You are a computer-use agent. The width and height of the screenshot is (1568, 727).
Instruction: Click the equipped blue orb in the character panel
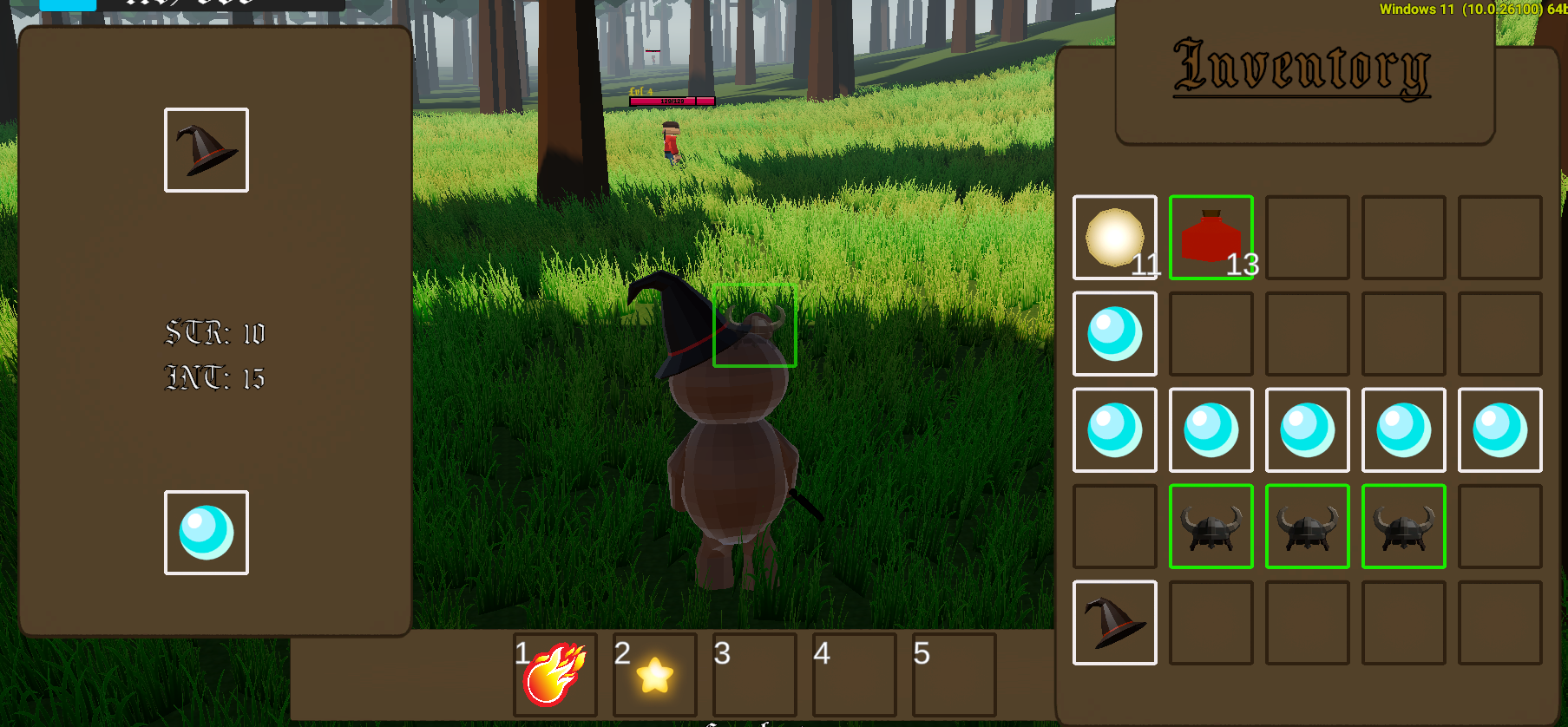point(206,533)
